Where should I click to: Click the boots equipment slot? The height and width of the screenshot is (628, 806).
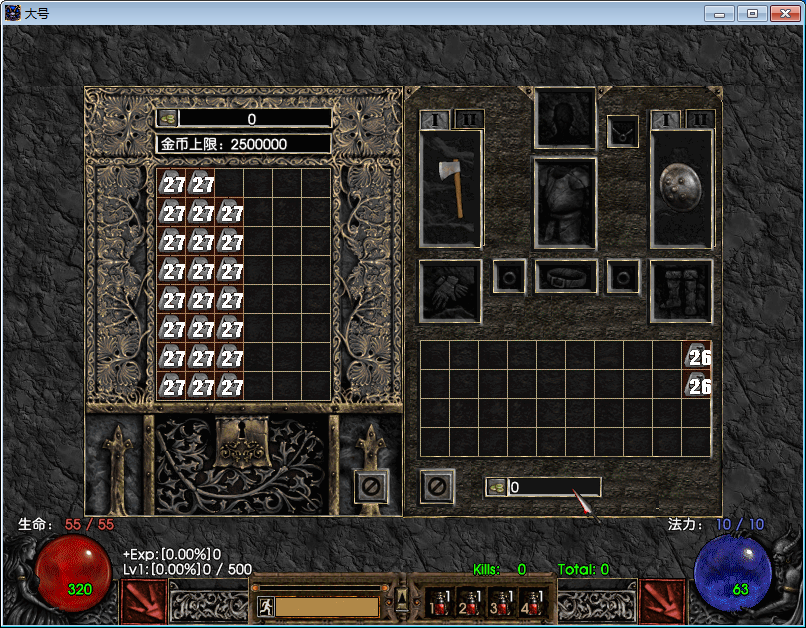[x=681, y=291]
